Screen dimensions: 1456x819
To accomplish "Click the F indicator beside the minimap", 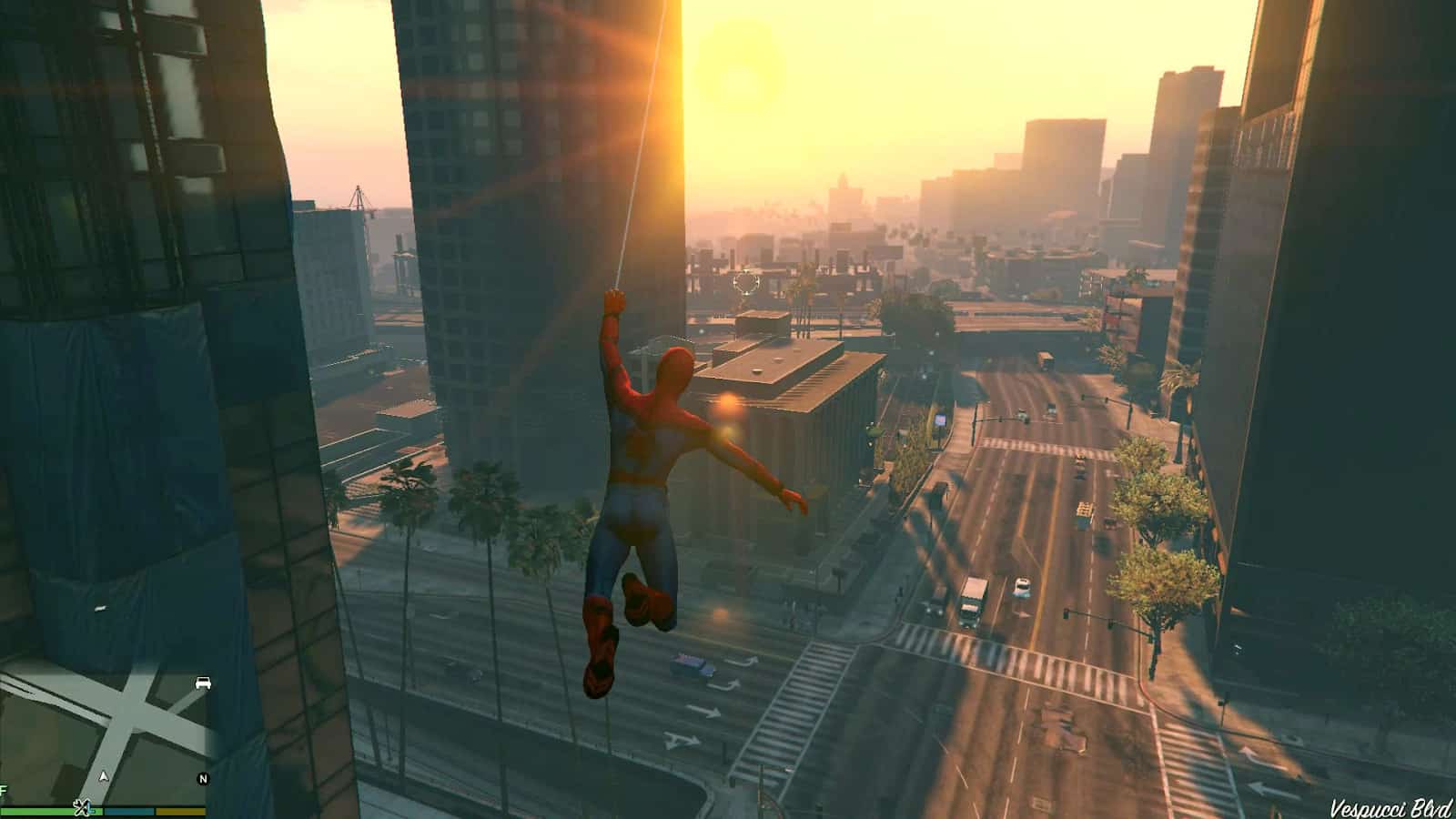I will pyautogui.click(x=3, y=792).
